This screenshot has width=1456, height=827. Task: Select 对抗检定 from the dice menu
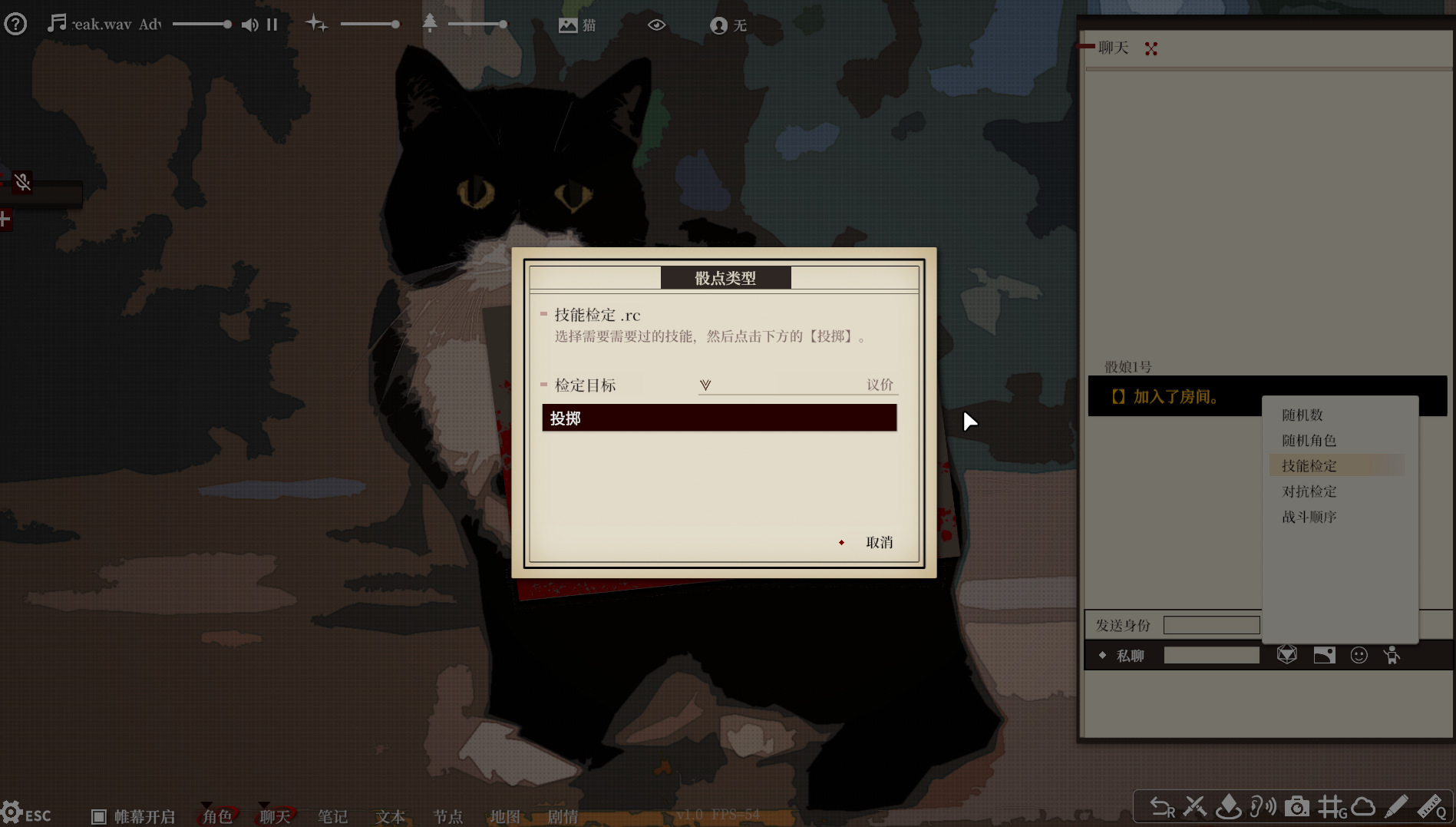(x=1309, y=491)
